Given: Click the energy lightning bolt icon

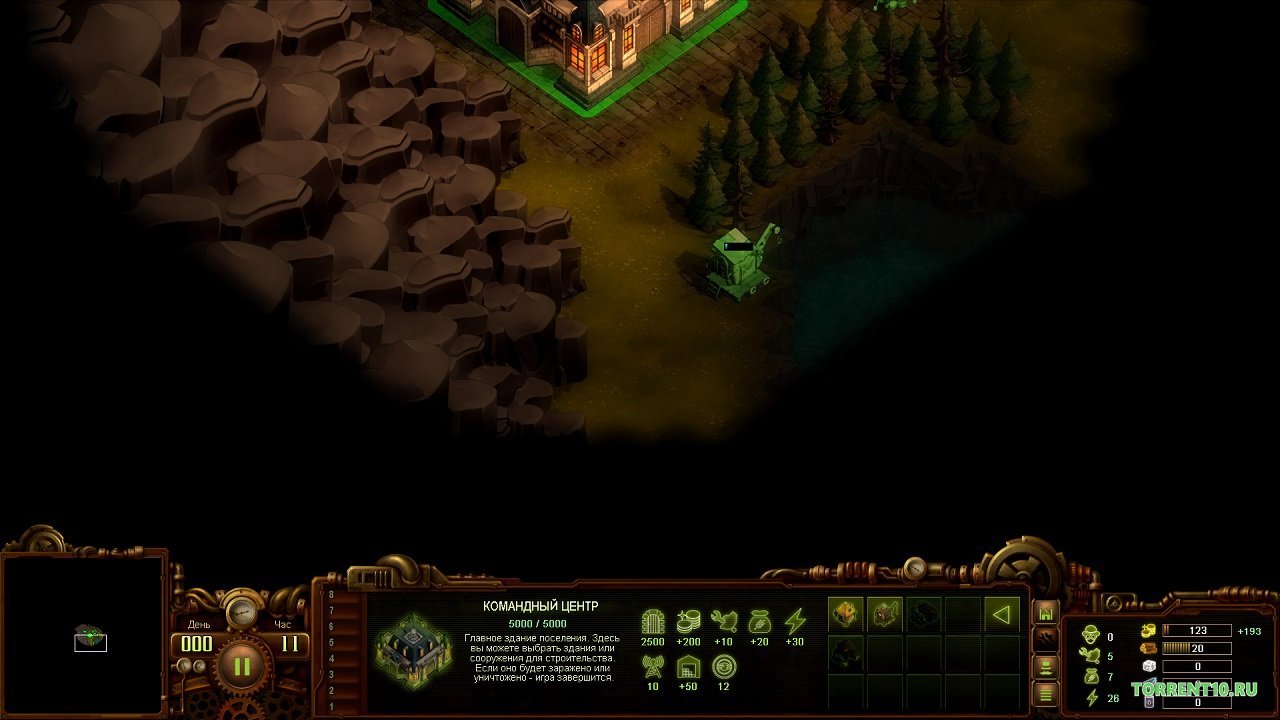Looking at the screenshot, I should click(1091, 697).
